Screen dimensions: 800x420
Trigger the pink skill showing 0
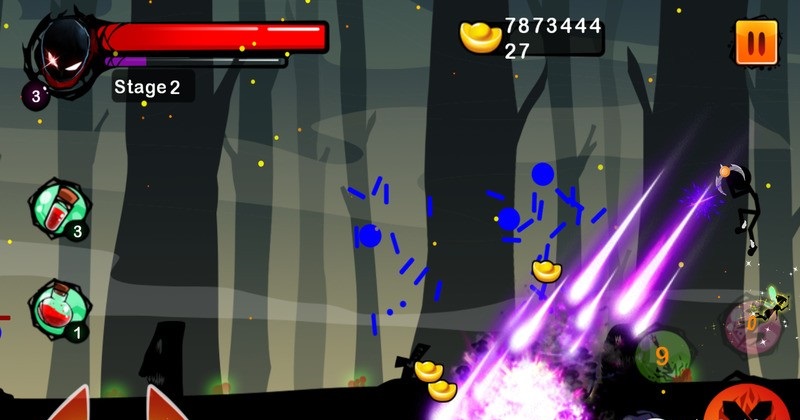click(750, 325)
